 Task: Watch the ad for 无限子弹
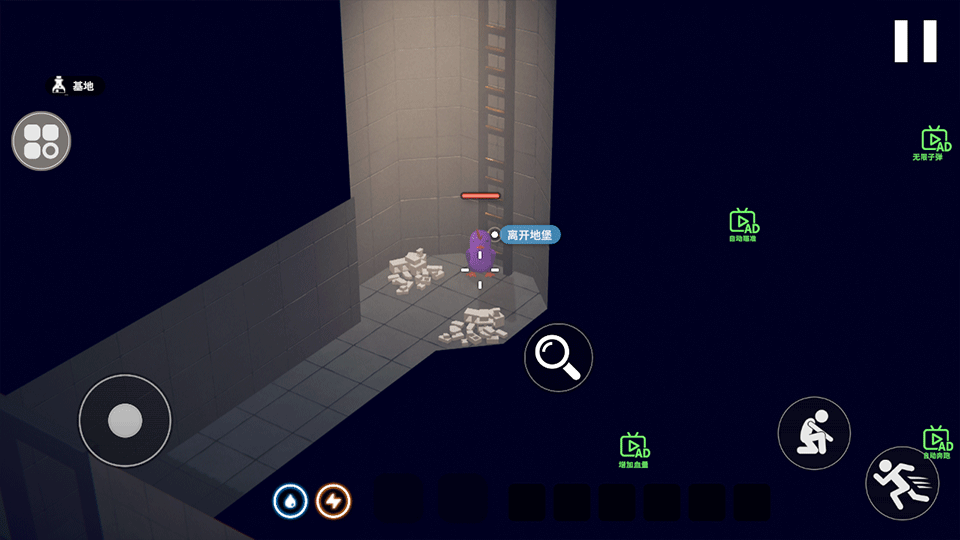935,142
